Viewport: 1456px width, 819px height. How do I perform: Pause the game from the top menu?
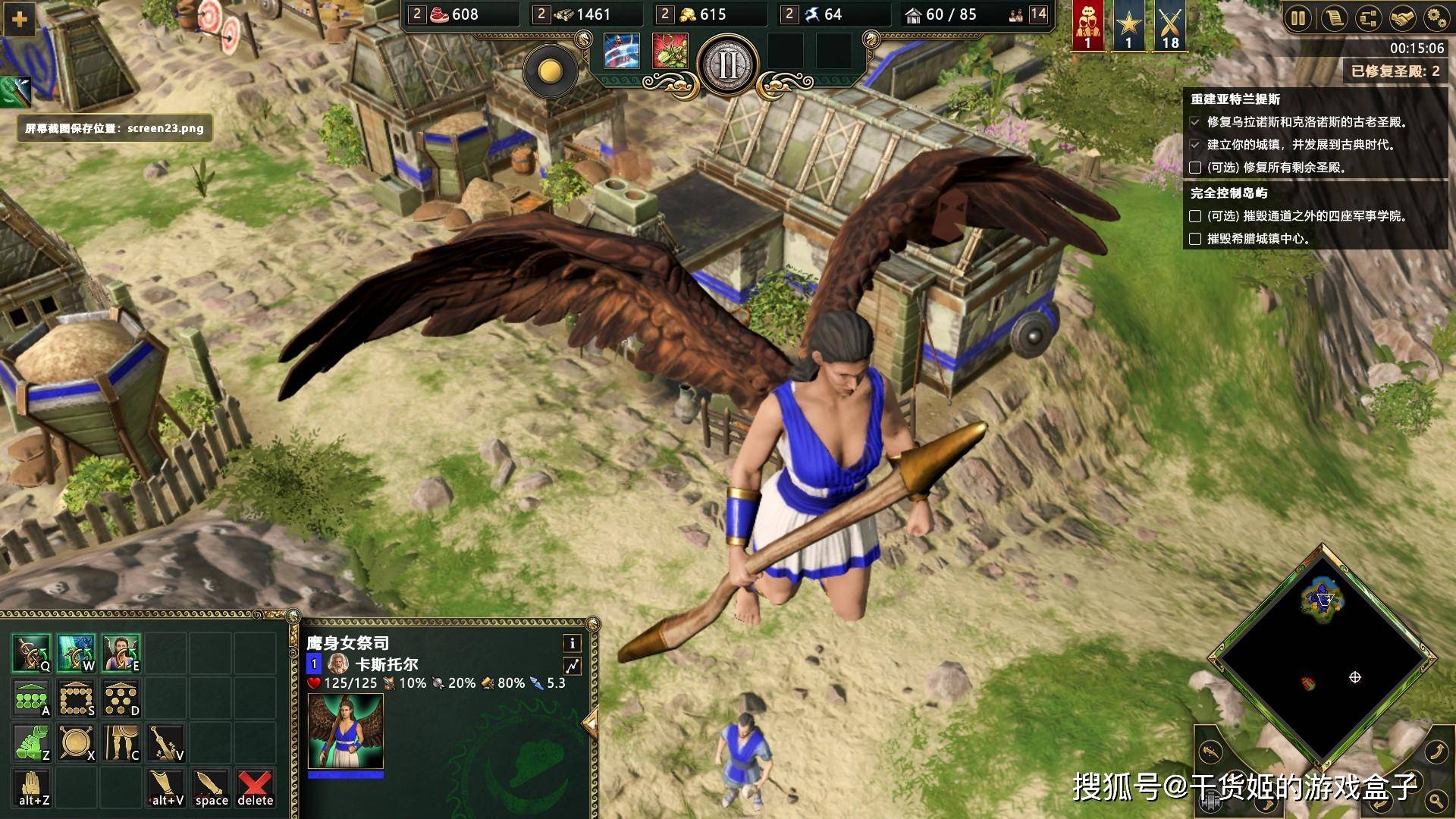click(1298, 18)
